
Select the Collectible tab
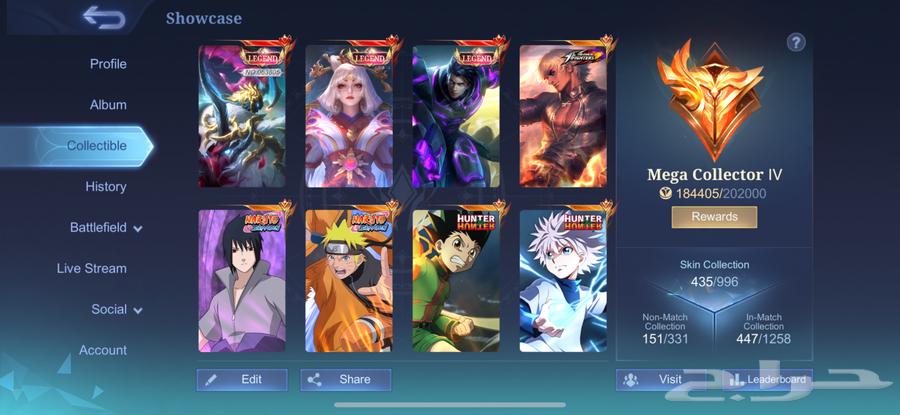click(97, 146)
